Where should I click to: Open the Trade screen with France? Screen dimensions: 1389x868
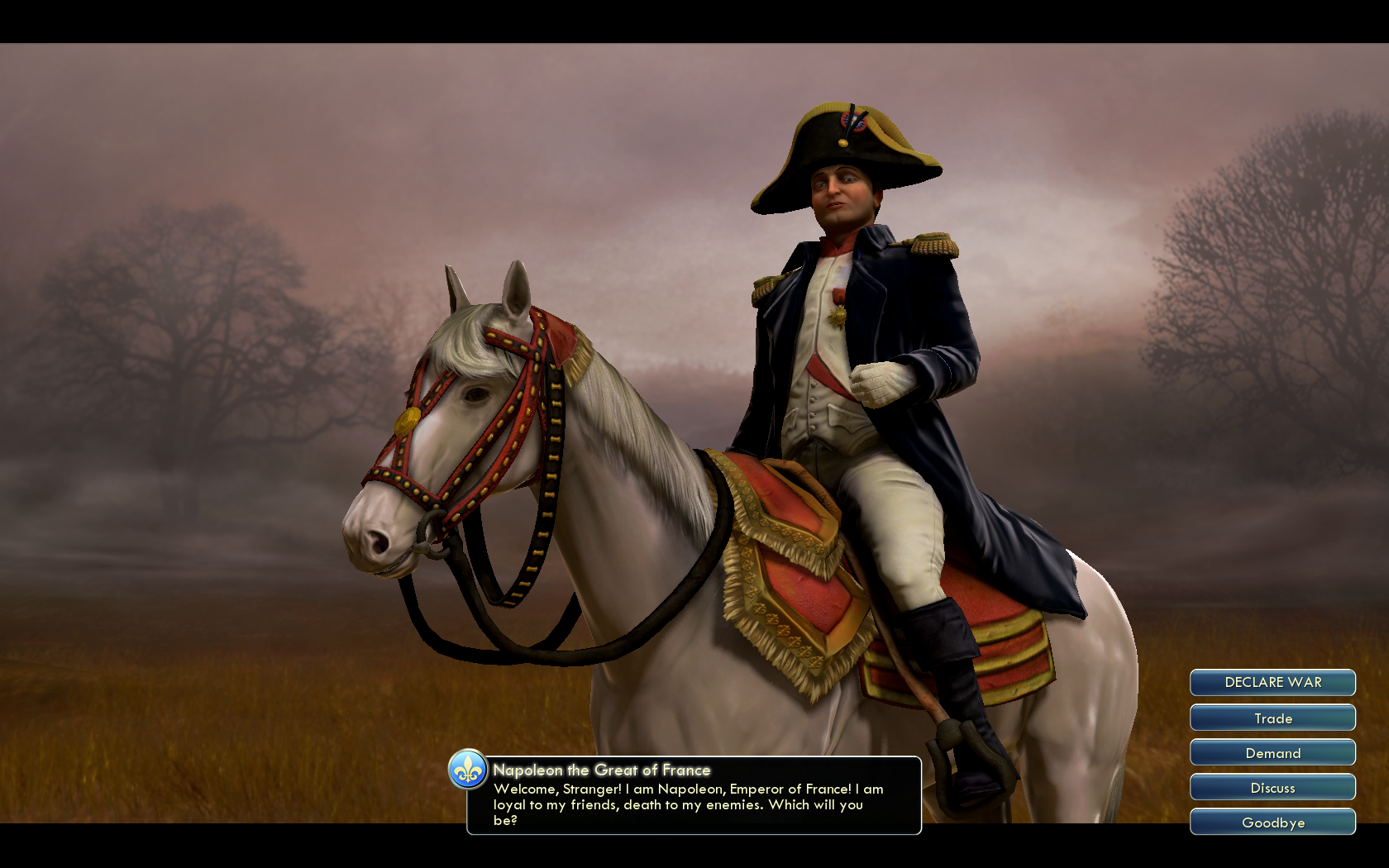[1272, 718]
